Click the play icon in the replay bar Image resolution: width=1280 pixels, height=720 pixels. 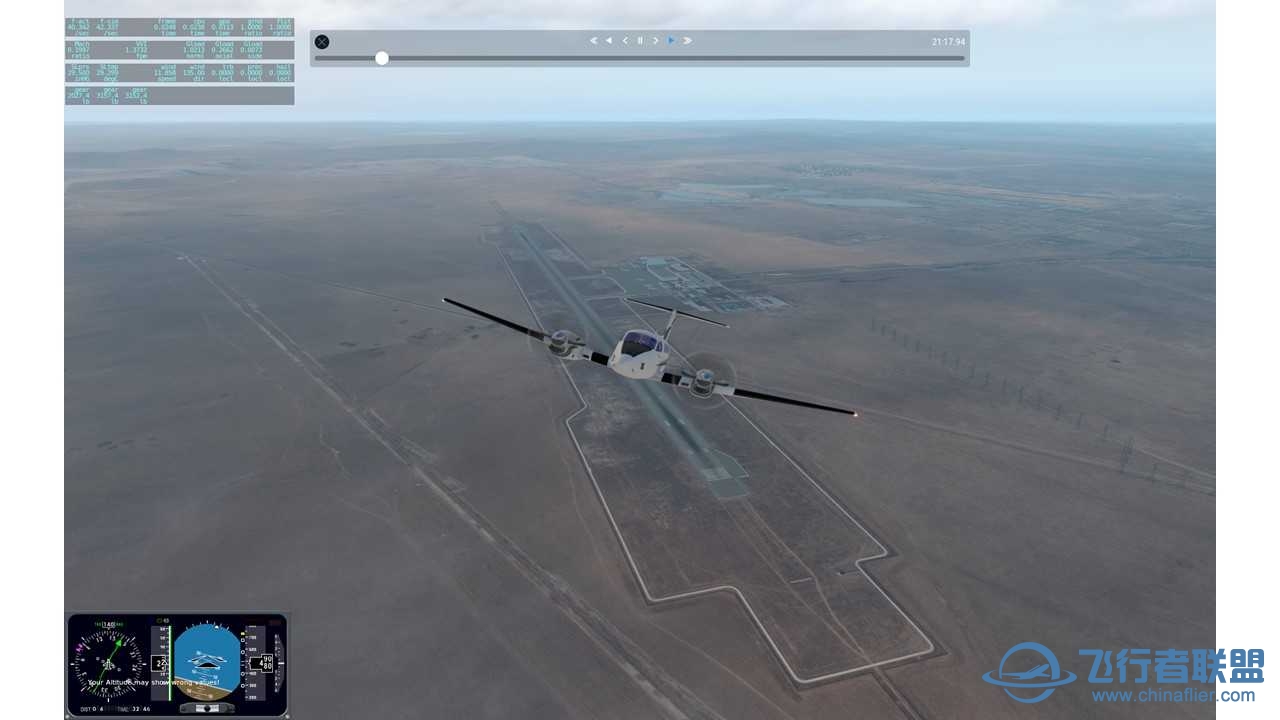coord(671,40)
